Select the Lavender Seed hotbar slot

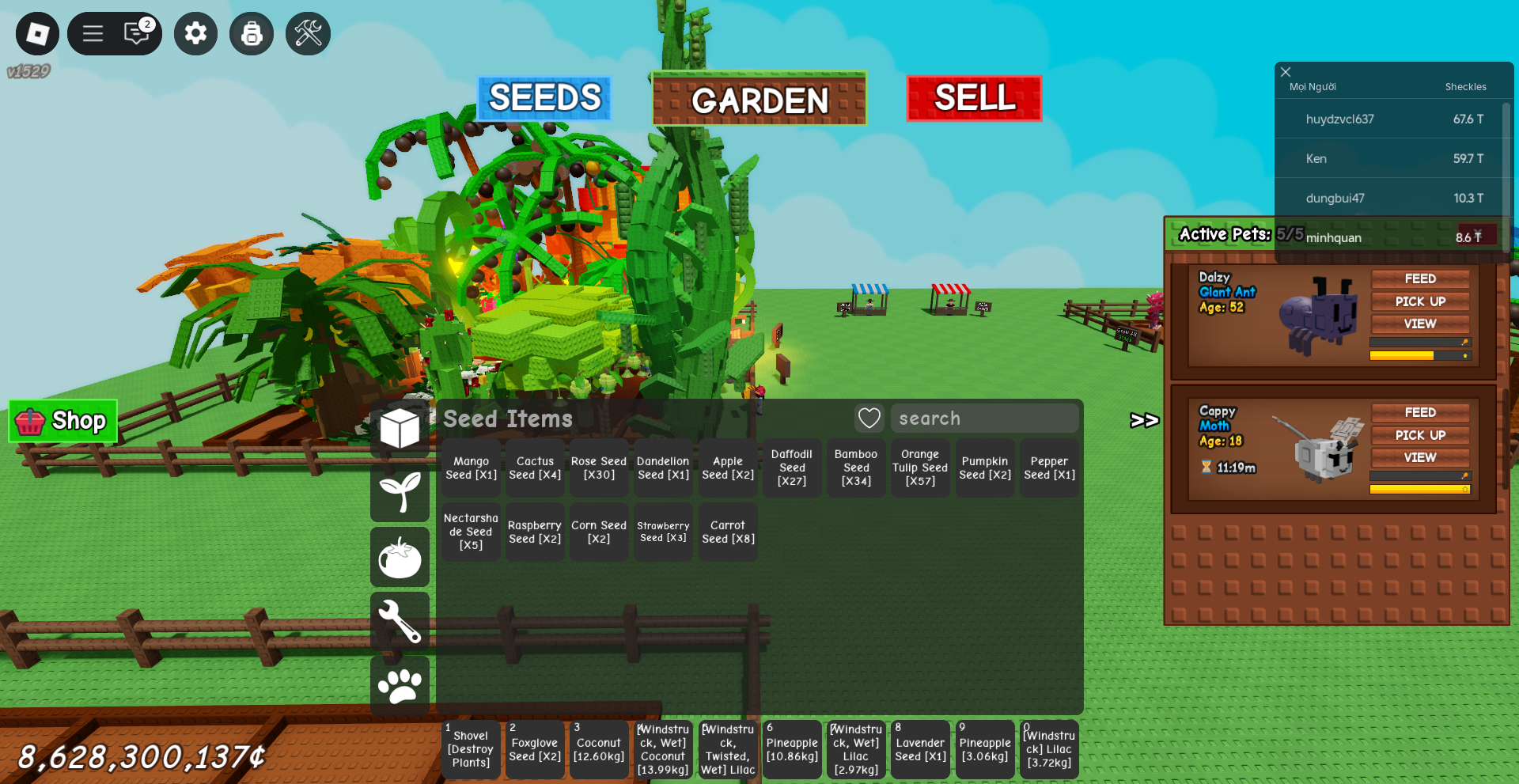pyautogui.click(x=920, y=749)
